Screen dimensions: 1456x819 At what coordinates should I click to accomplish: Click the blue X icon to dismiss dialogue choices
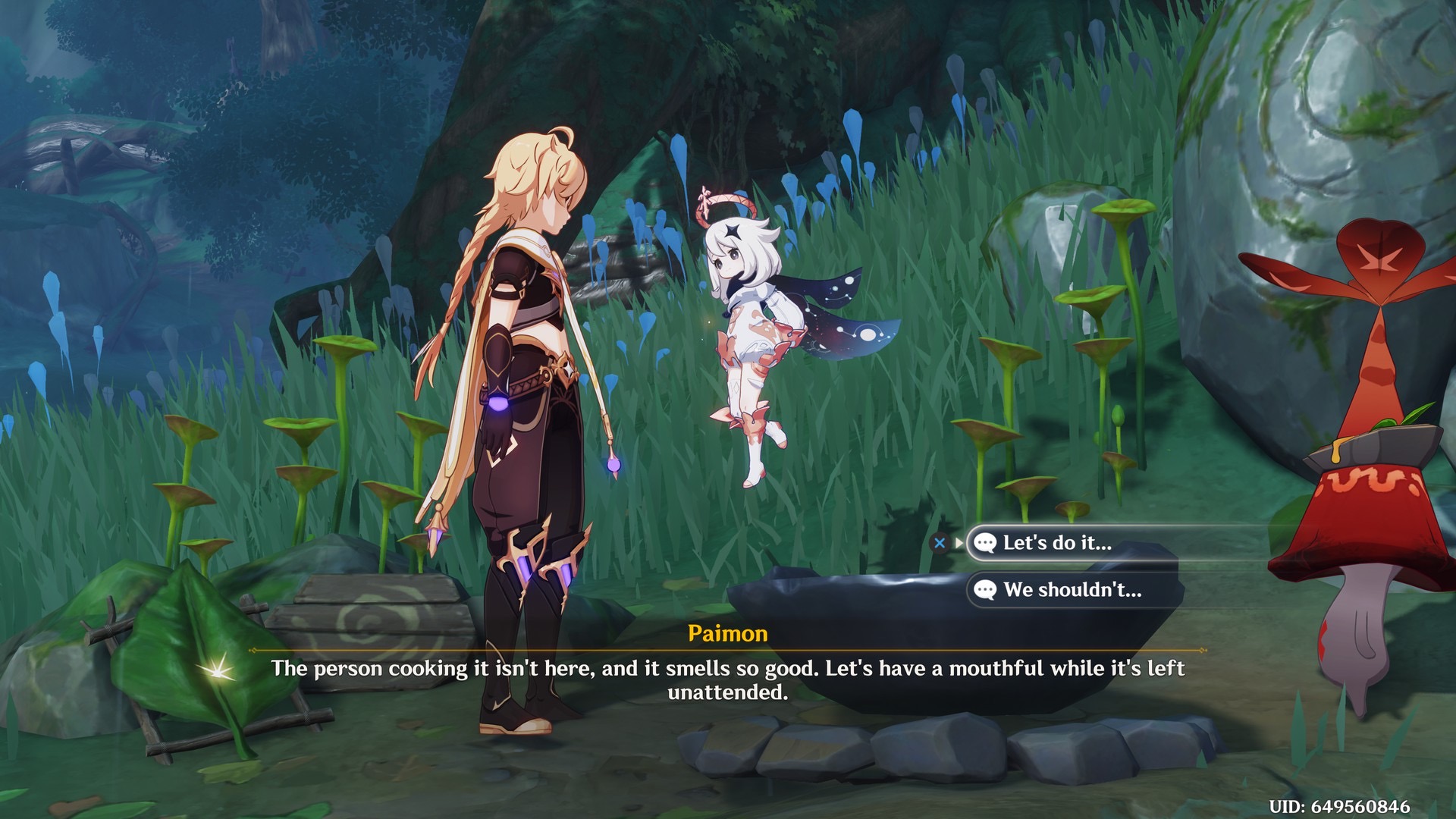(940, 541)
